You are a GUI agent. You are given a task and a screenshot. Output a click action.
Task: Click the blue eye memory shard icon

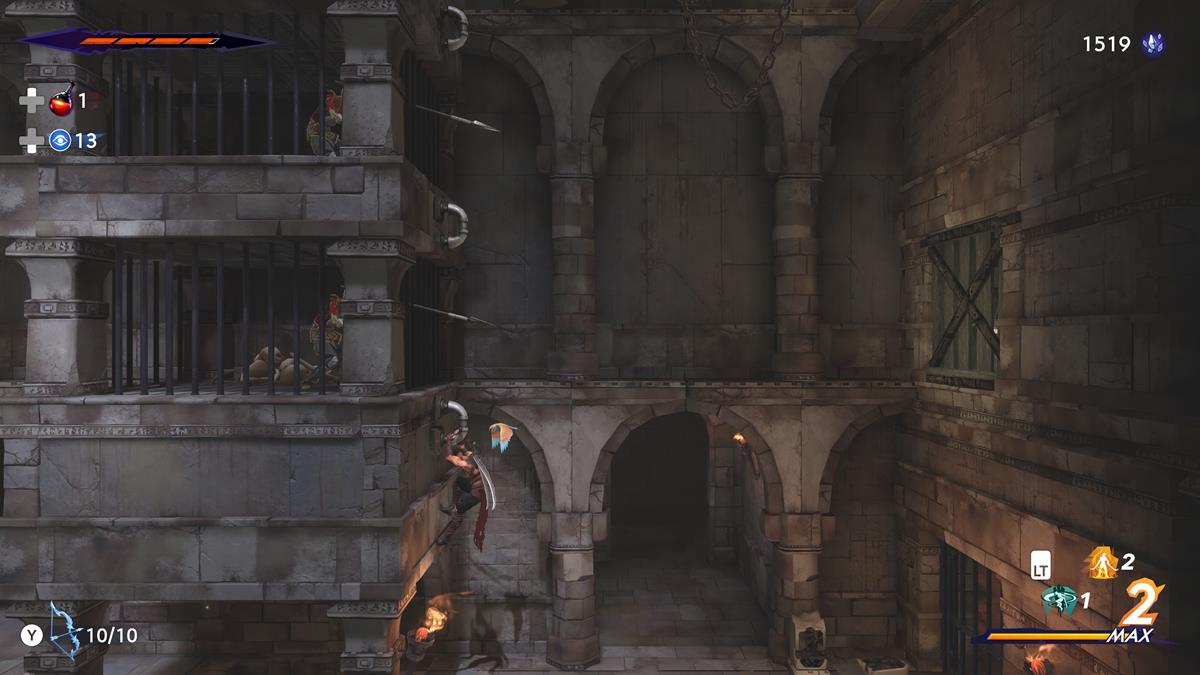pos(60,141)
